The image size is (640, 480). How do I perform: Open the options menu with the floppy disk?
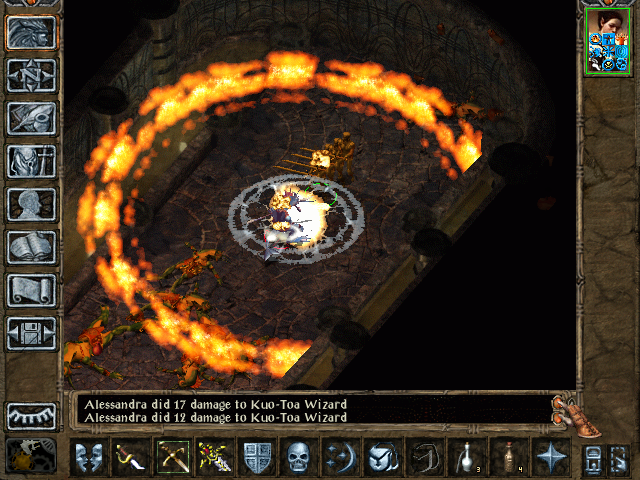click(x=31, y=333)
